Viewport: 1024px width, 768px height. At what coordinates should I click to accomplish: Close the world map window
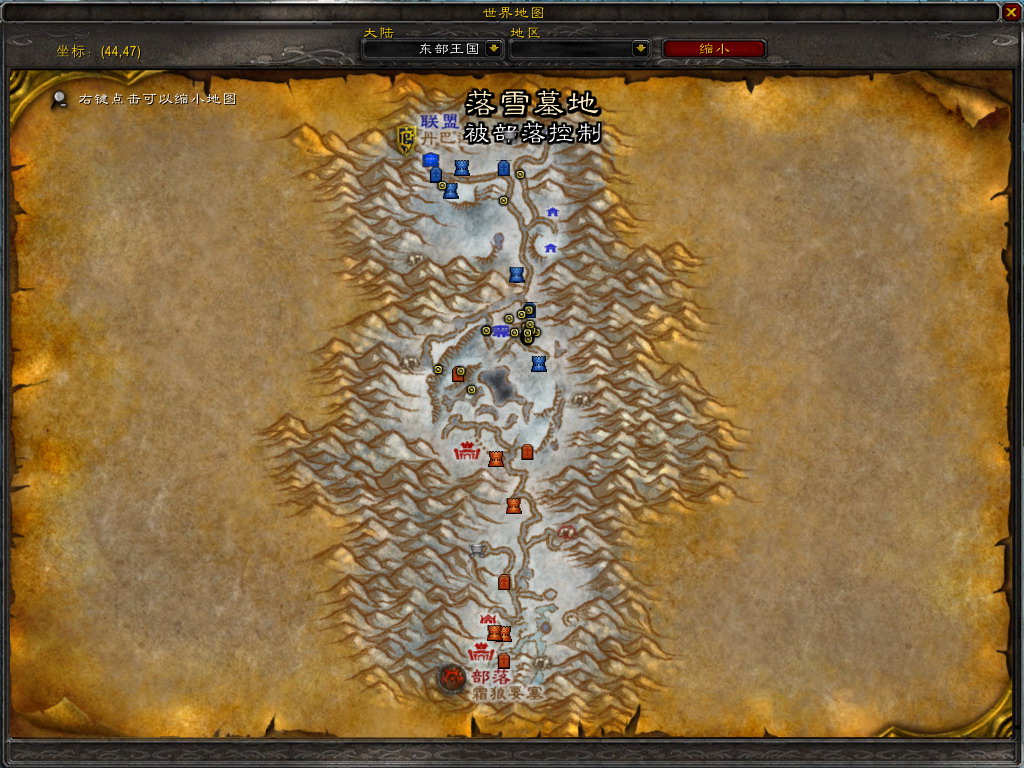[x=1011, y=12]
